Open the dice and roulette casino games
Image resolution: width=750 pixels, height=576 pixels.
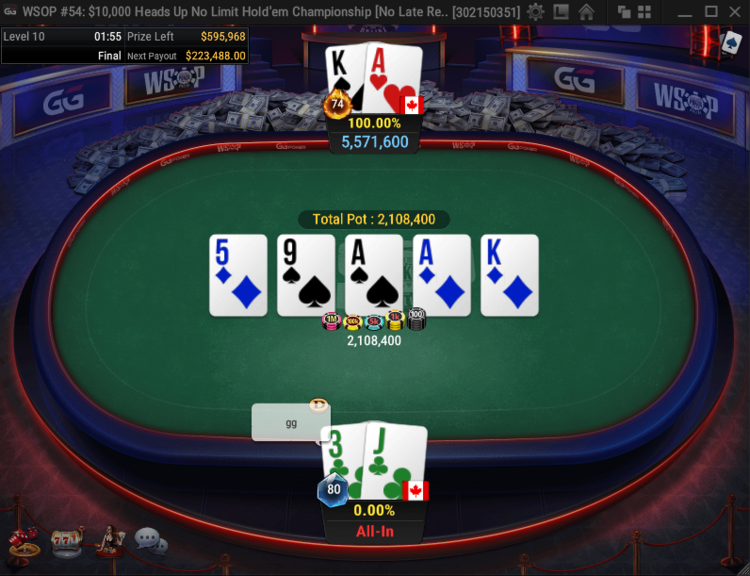(23, 541)
